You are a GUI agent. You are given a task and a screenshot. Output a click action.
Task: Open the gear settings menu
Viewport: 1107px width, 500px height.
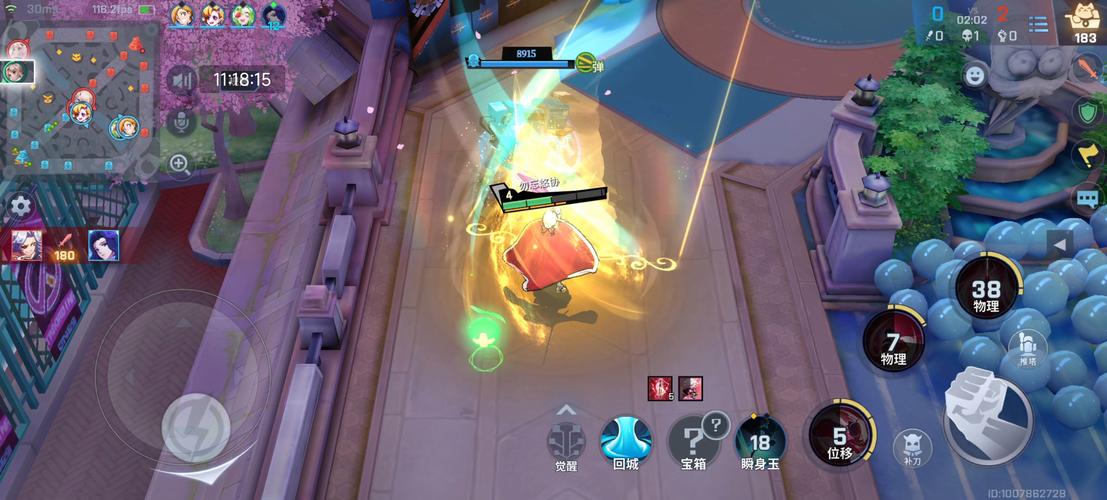point(20,207)
